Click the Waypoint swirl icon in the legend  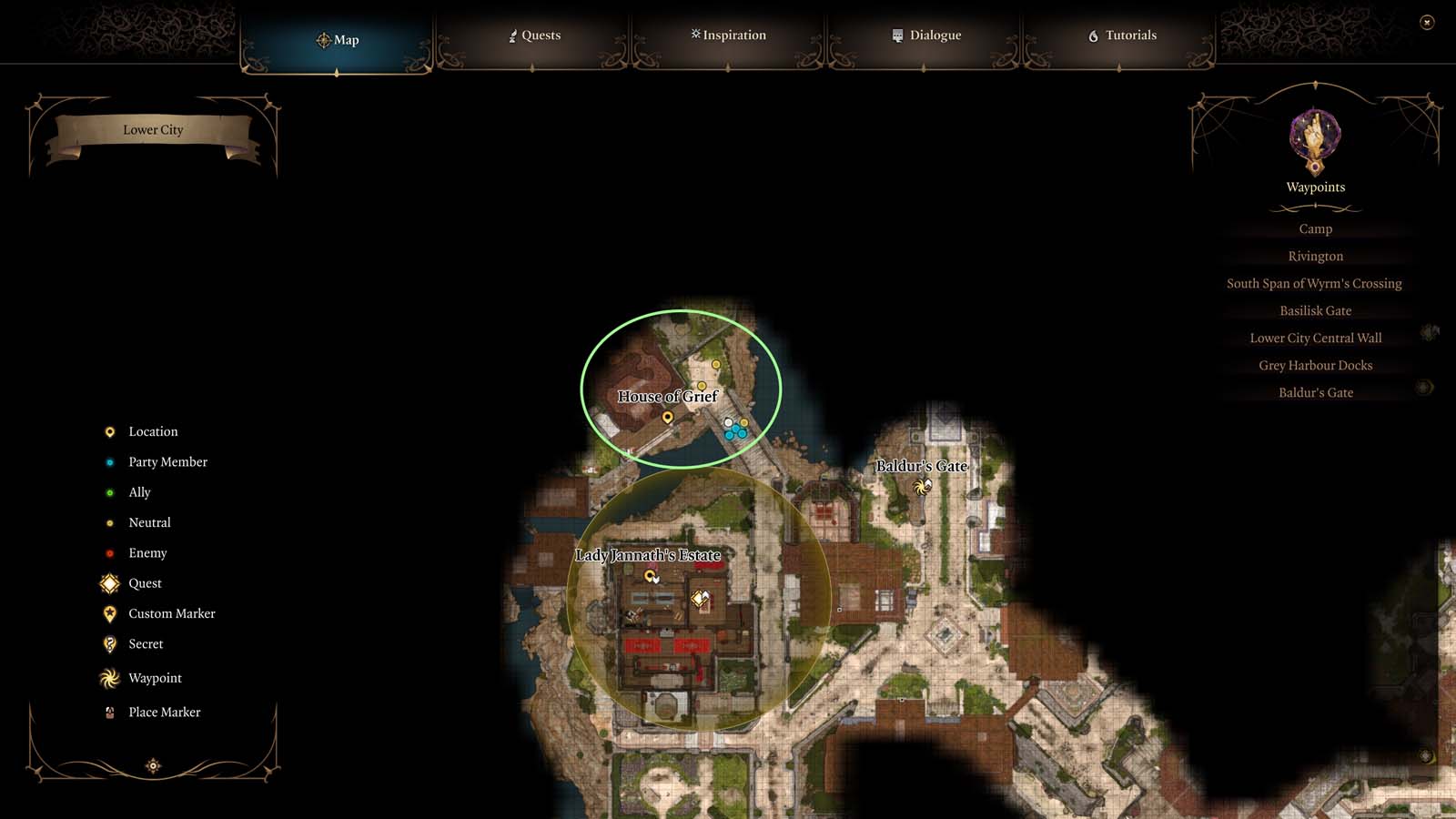(x=109, y=678)
